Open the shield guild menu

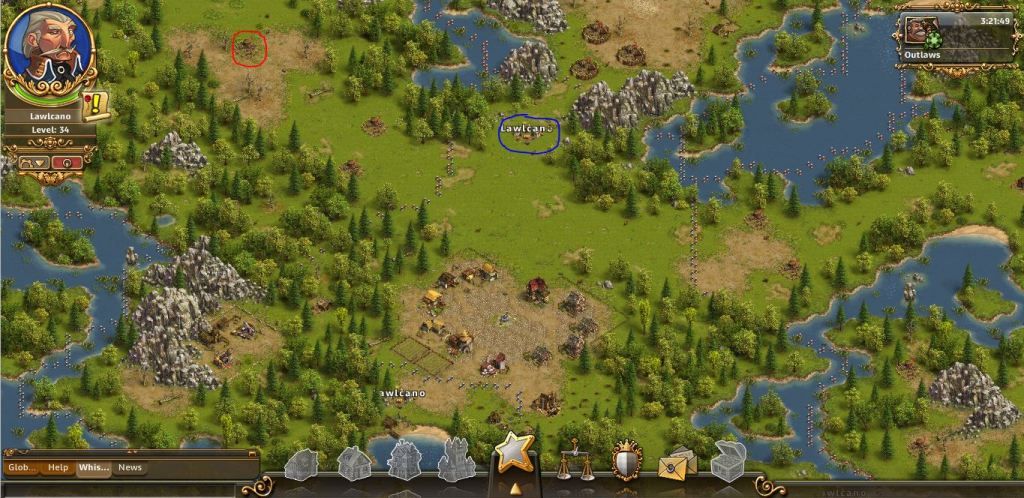coord(627,459)
